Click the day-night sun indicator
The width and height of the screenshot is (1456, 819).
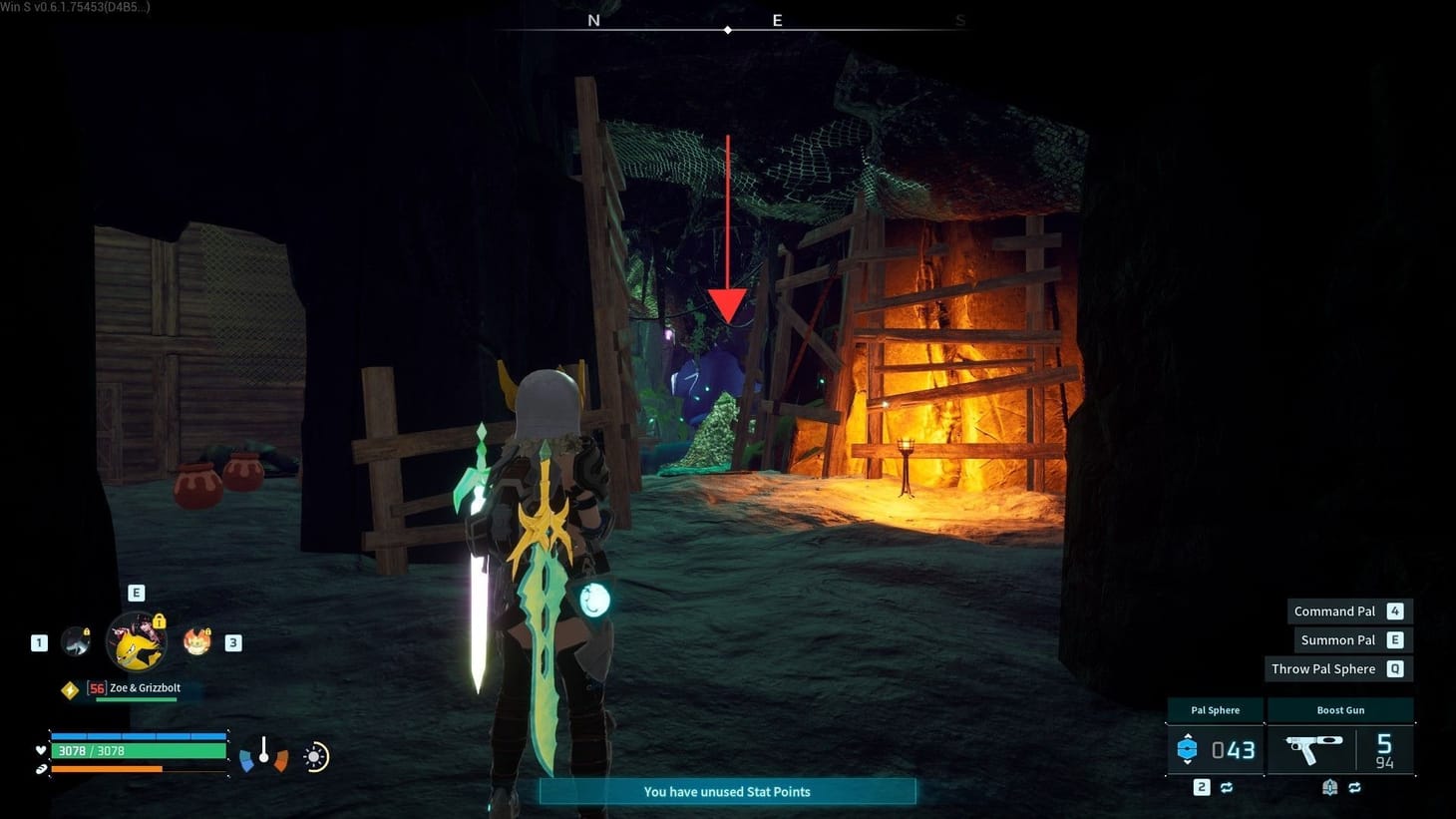pyautogui.click(x=315, y=758)
